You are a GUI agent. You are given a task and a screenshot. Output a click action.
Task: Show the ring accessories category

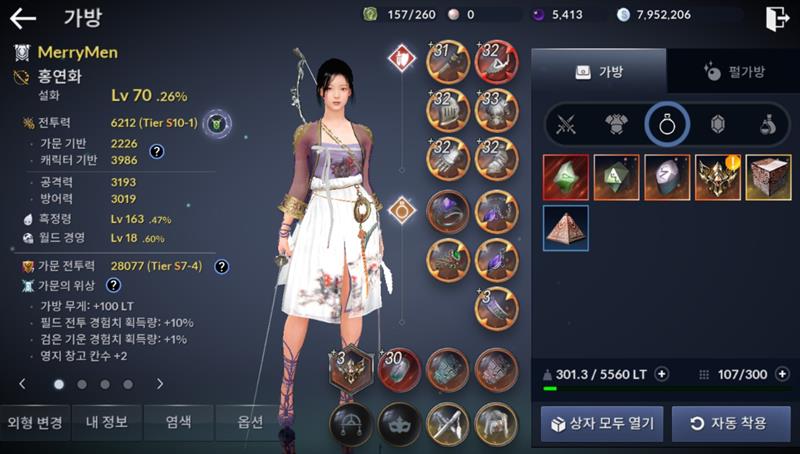(x=666, y=125)
